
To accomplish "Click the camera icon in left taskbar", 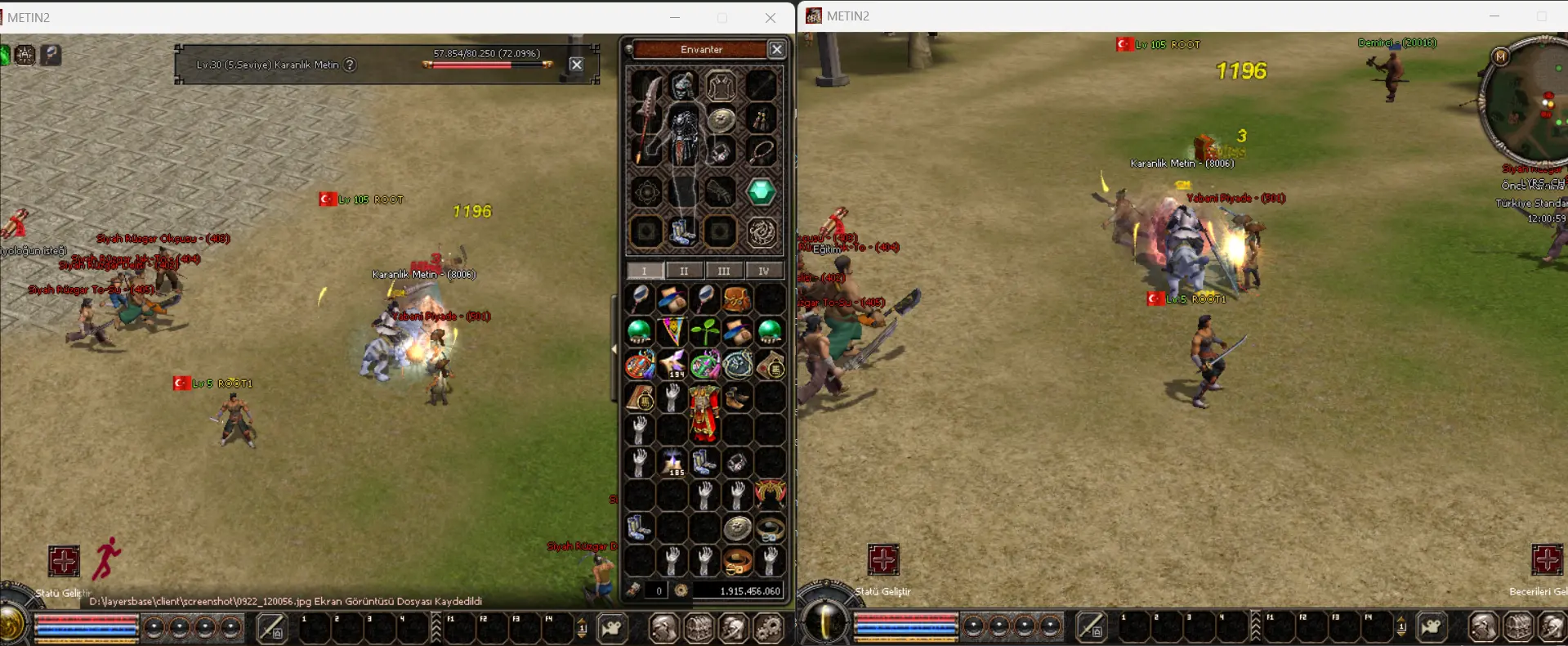I will [x=612, y=628].
